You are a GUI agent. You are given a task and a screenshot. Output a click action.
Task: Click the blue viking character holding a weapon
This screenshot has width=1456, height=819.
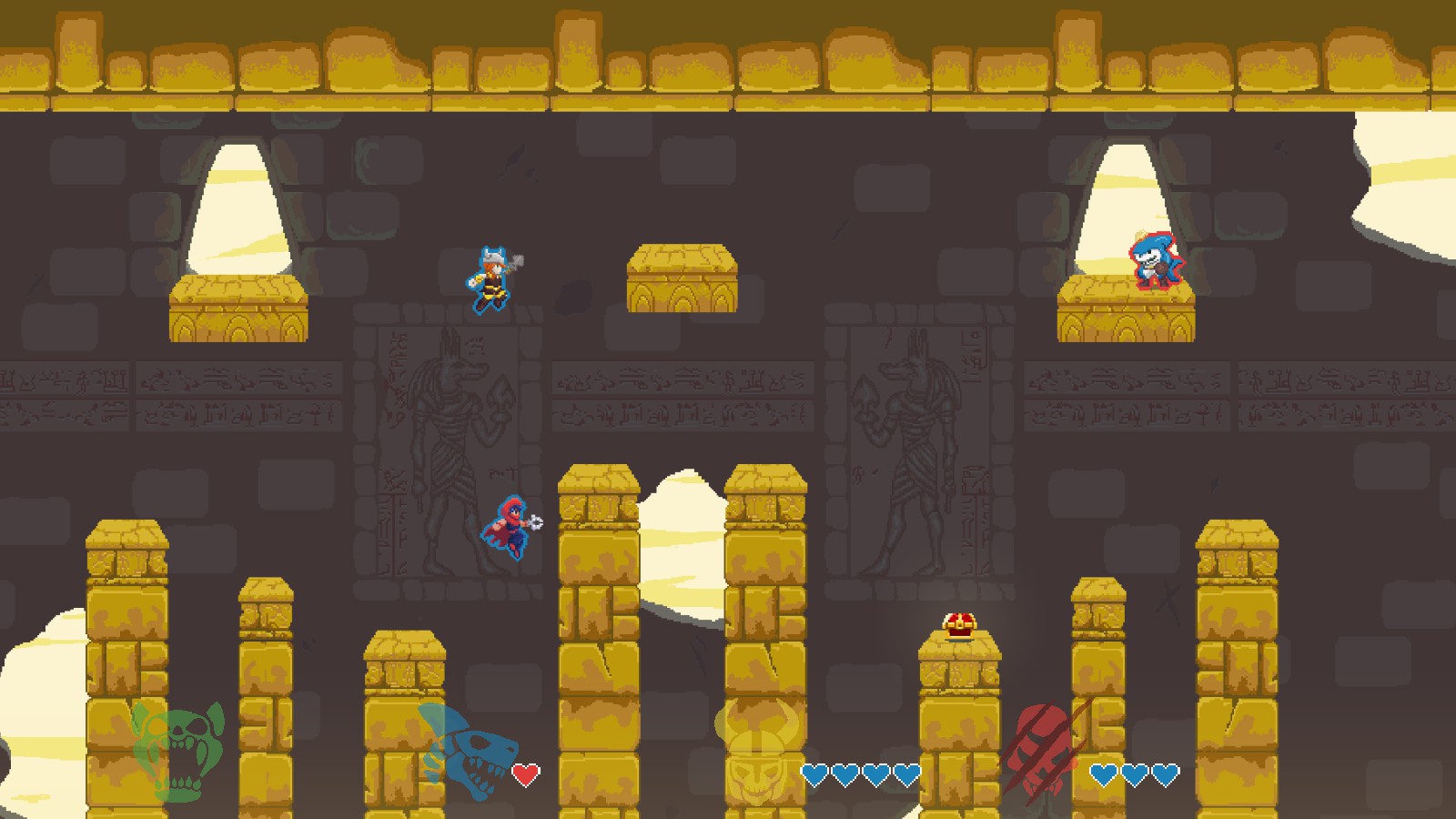(x=490, y=278)
